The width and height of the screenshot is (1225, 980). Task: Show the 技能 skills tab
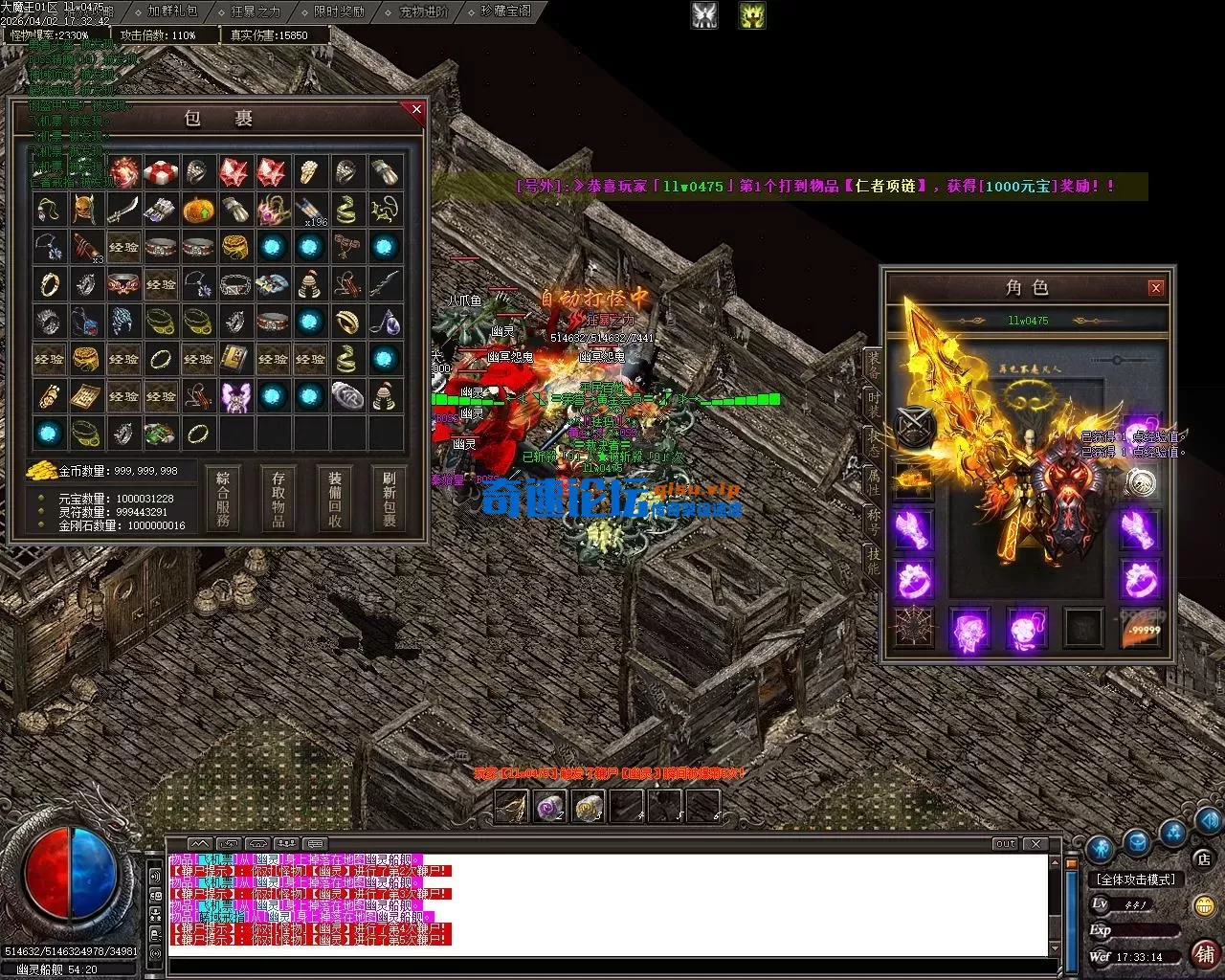point(873,560)
